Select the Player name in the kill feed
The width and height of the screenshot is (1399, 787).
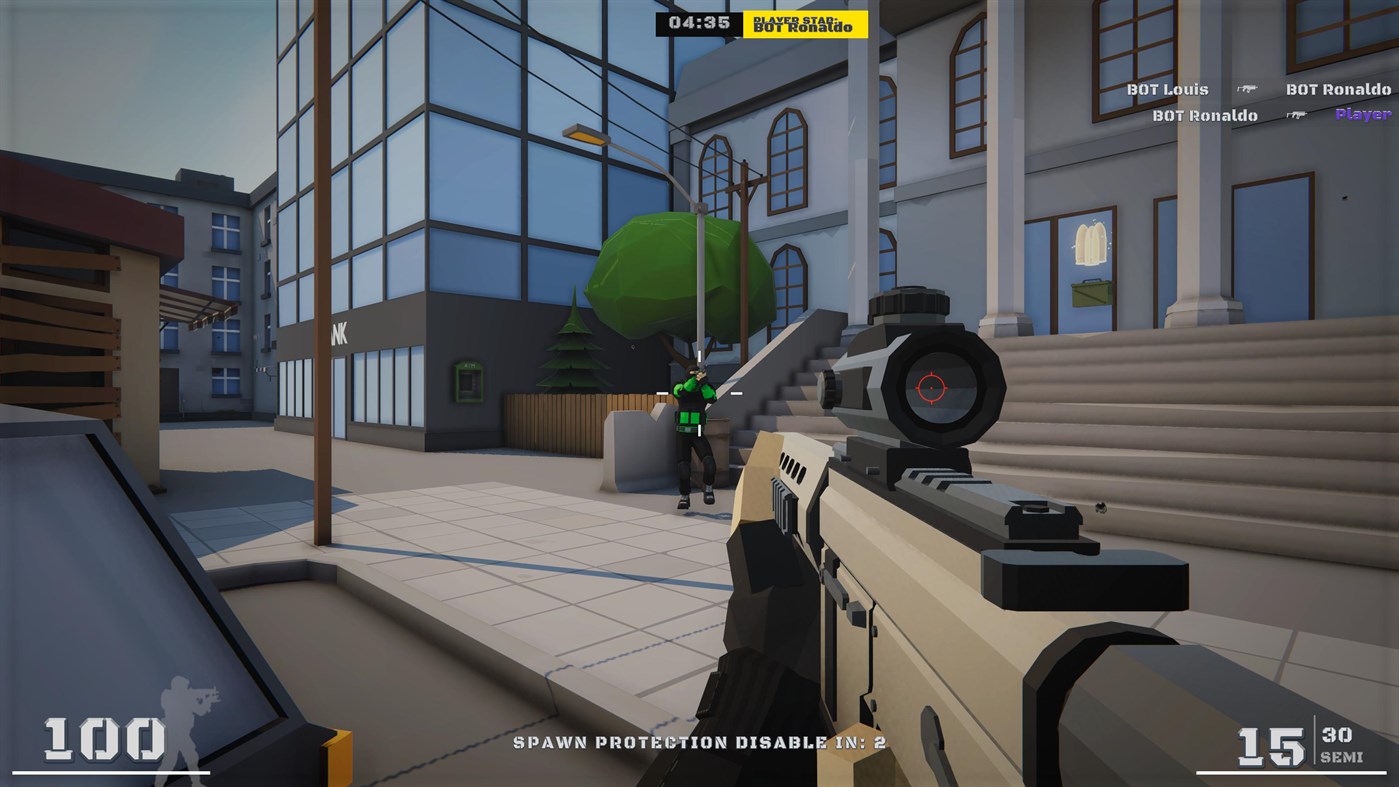coord(1362,115)
